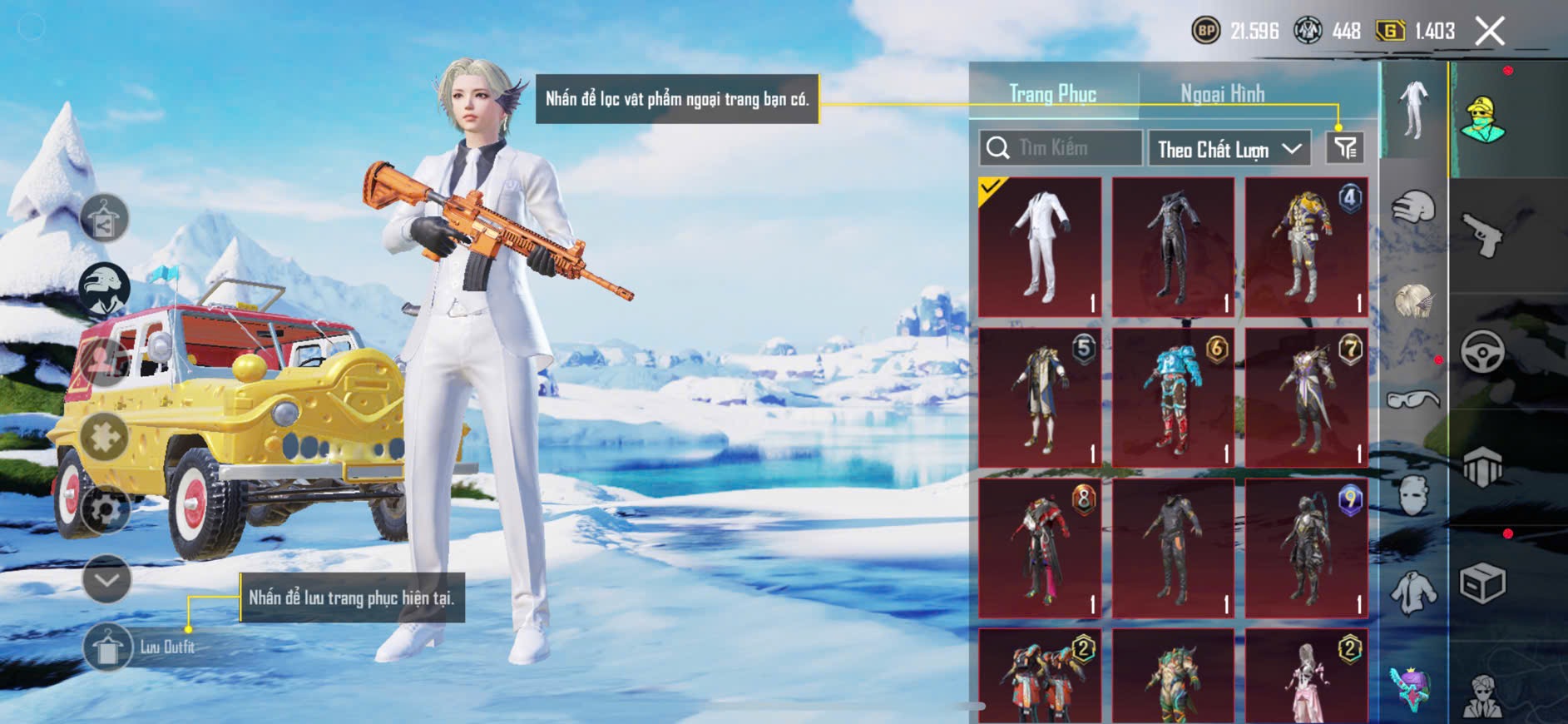The width and height of the screenshot is (1568, 724).
Task: Show the helmet category
Action: pos(1413,207)
